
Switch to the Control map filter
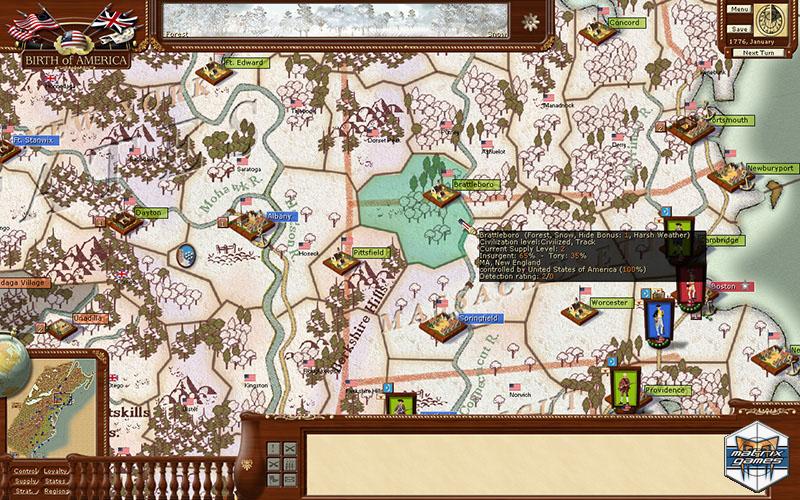click(x=26, y=470)
